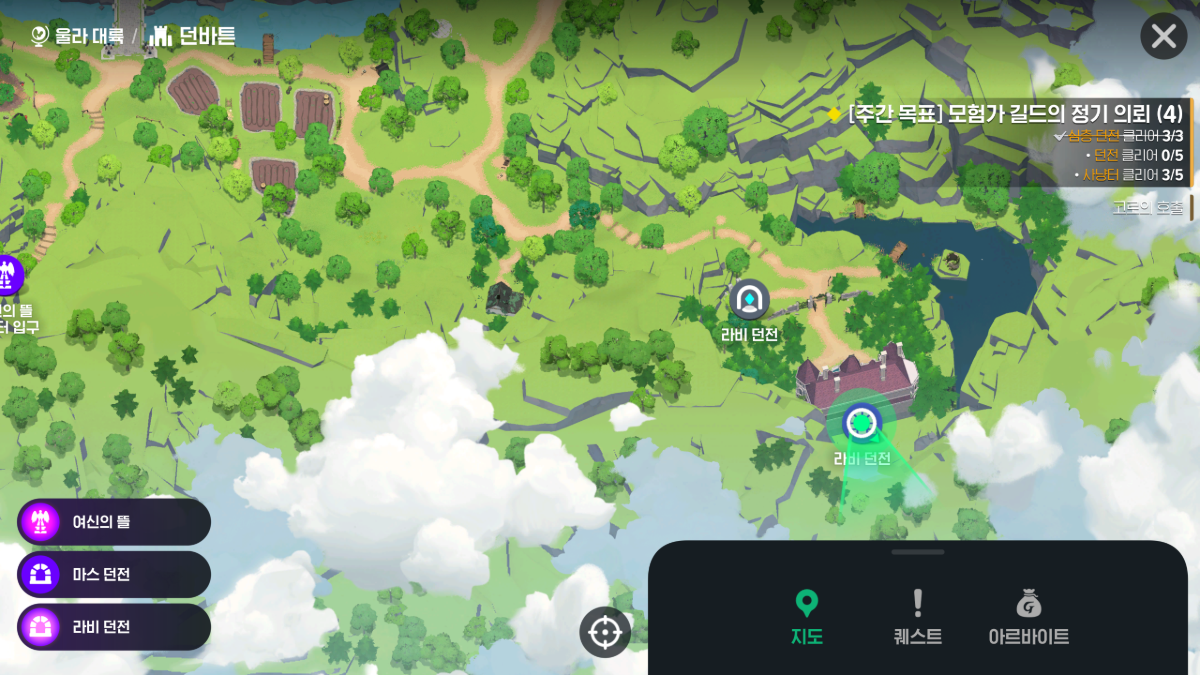
Task: Close the map with the X button
Action: [x=1163, y=37]
